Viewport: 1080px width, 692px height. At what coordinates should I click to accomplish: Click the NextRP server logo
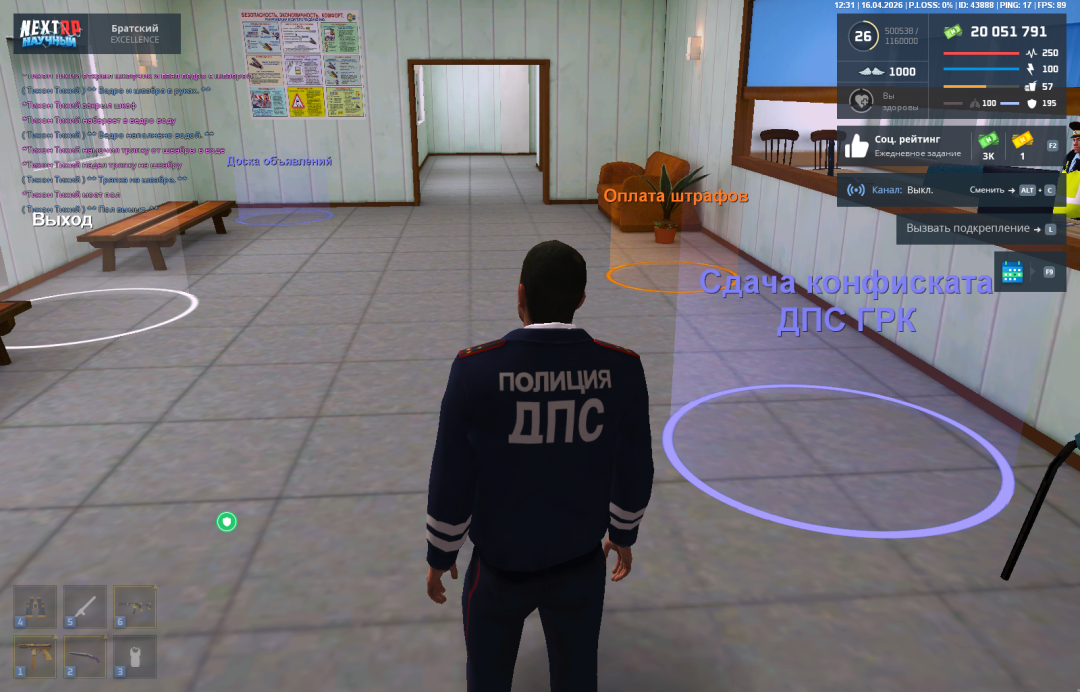(50, 32)
